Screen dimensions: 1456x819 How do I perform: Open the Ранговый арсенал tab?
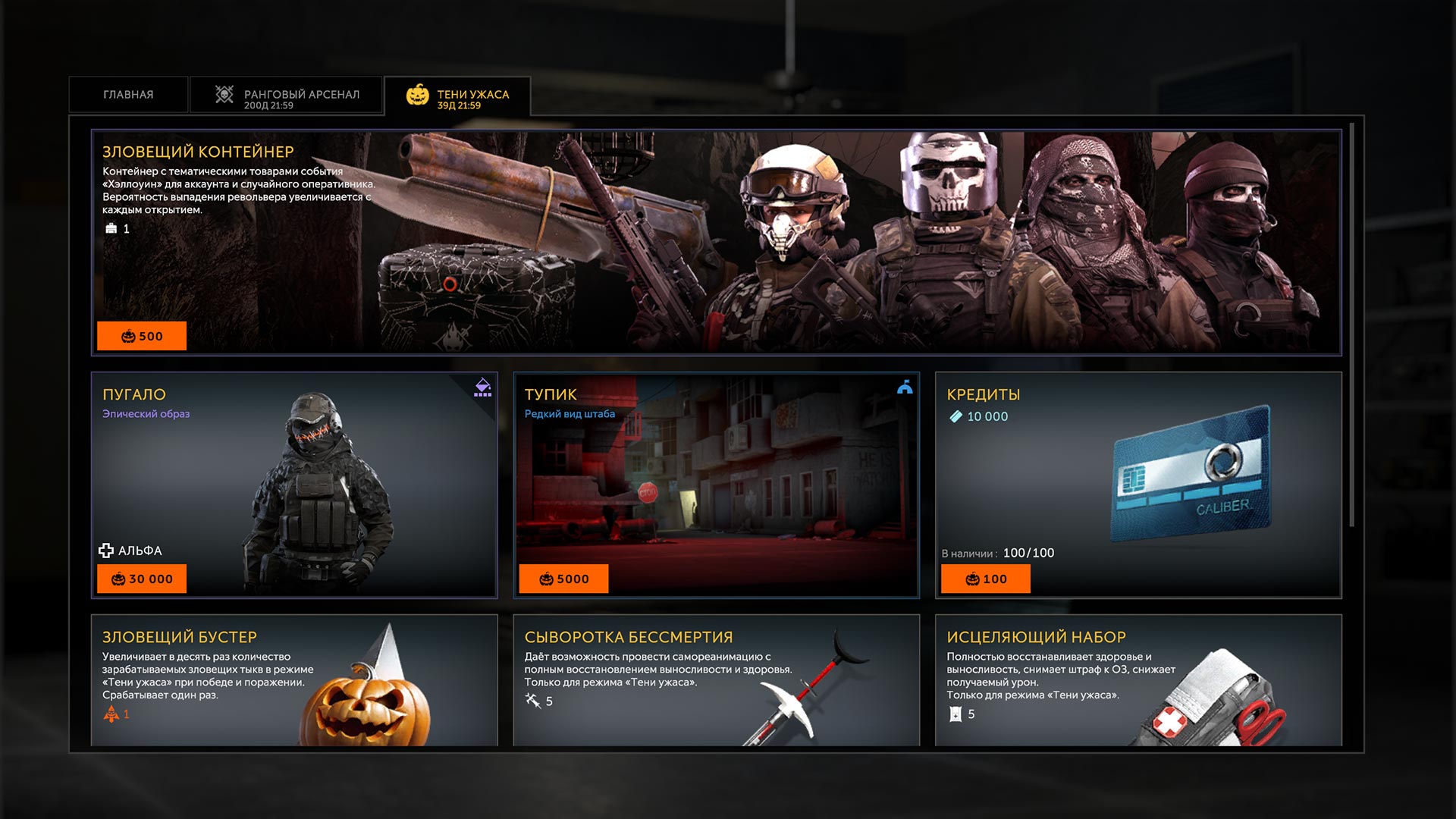[x=287, y=95]
